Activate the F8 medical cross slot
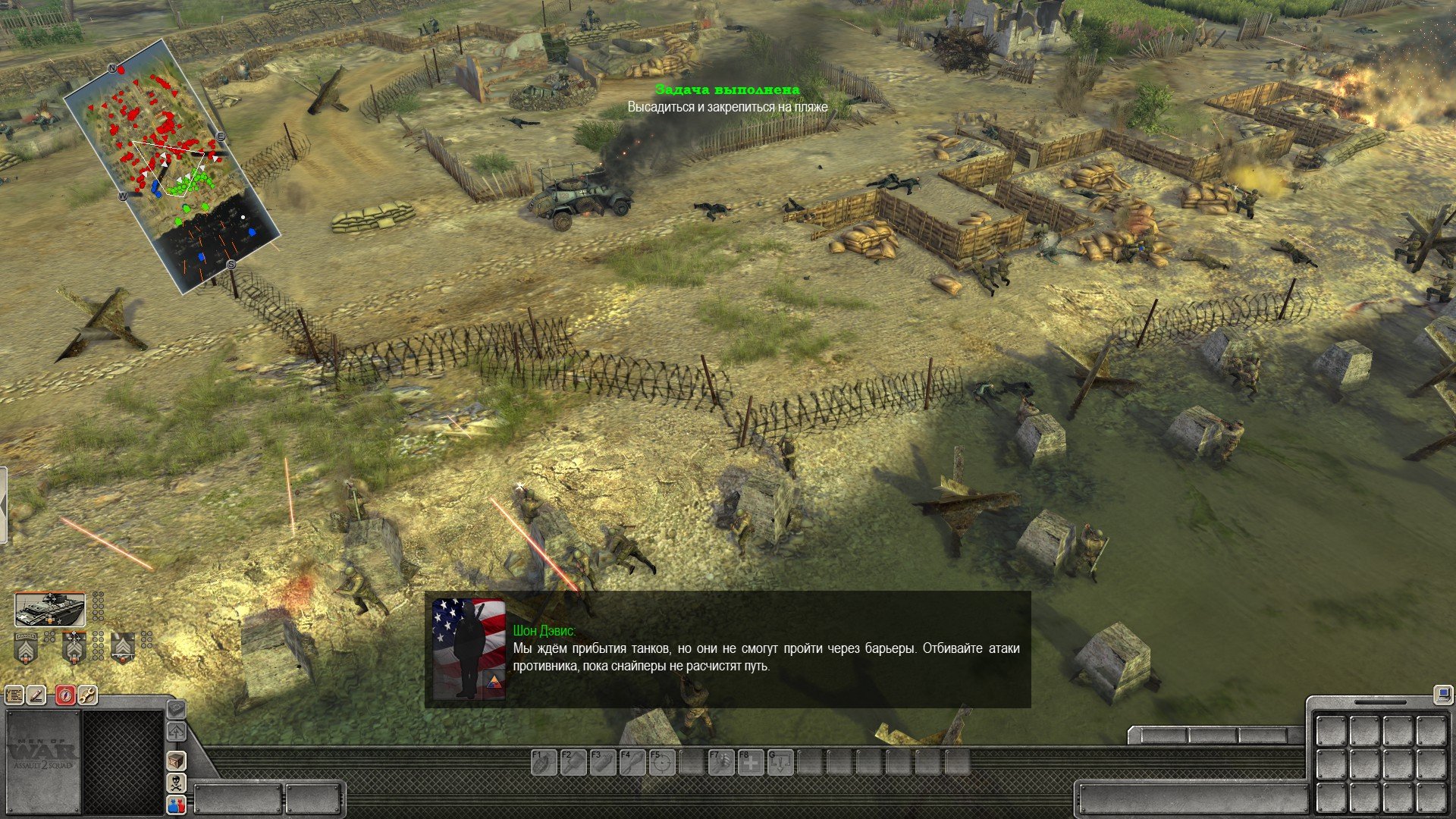The image size is (1456, 819). (x=751, y=762)
